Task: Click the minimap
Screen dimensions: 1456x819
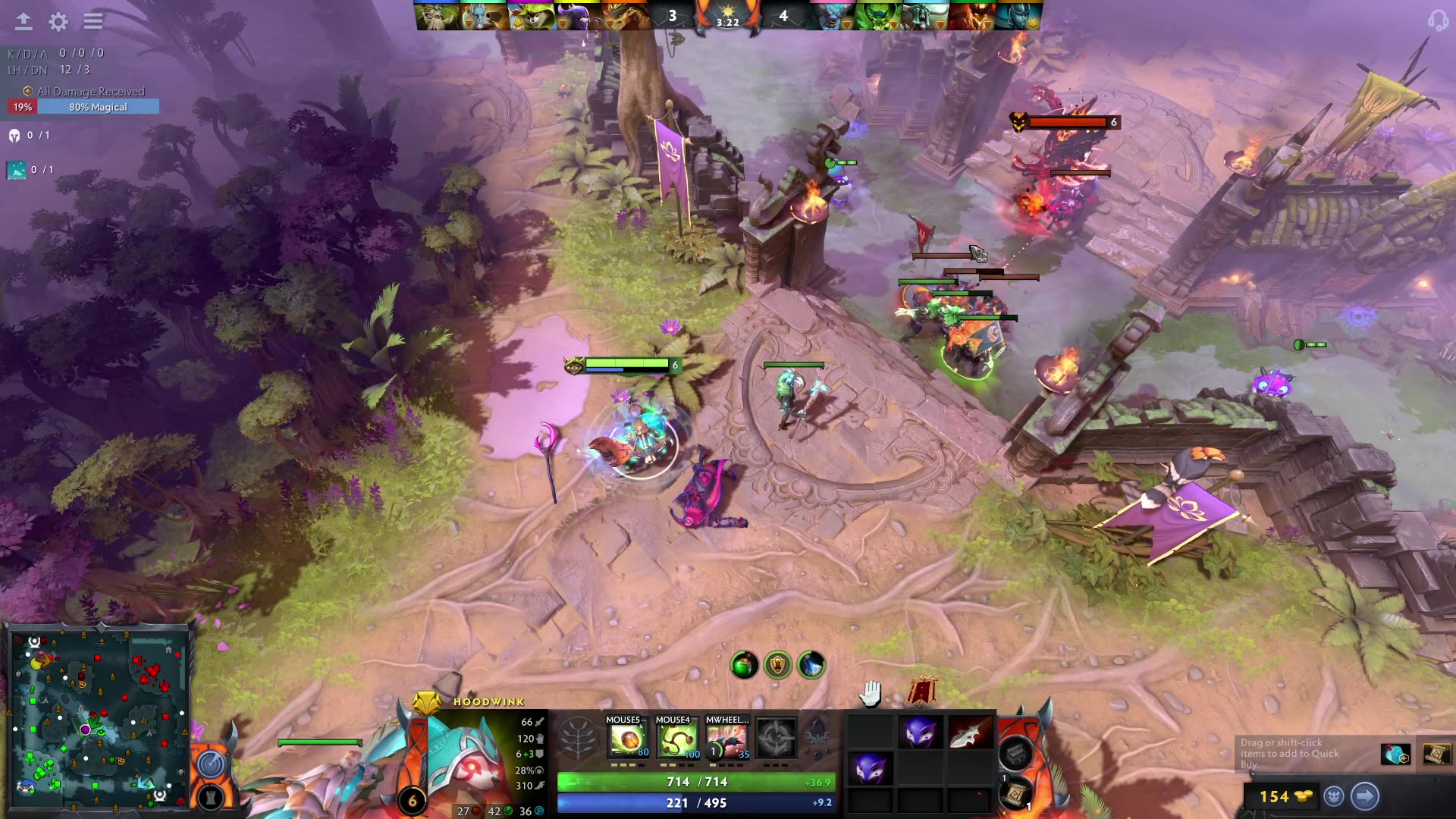Action: 97,717
